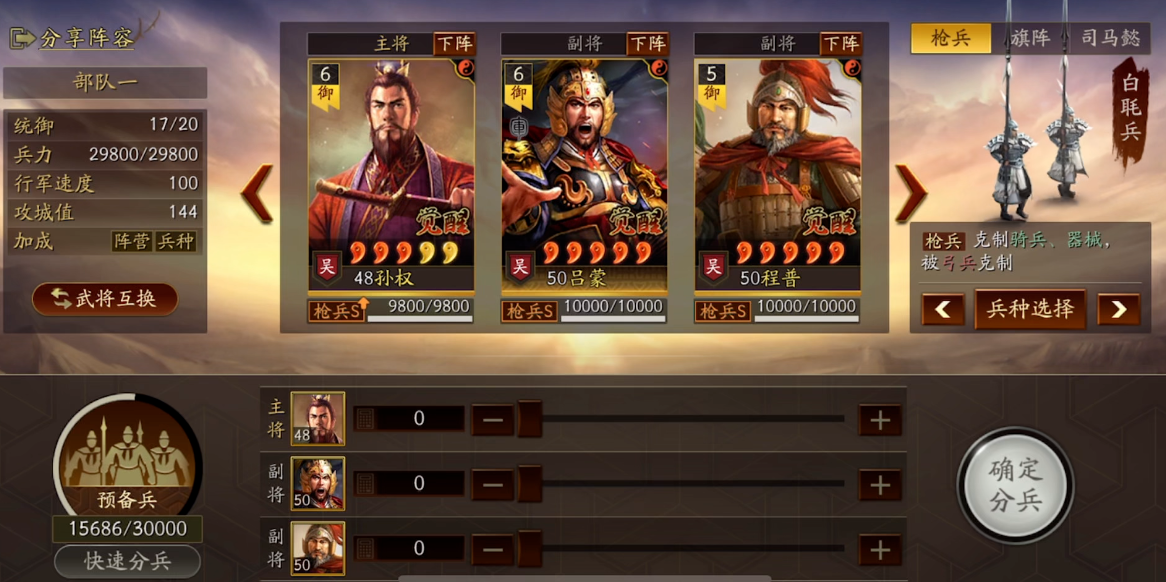
Task: Open the 兵种选择 troop type selection
Action: pyautogui.click(x=1030, y=309)
